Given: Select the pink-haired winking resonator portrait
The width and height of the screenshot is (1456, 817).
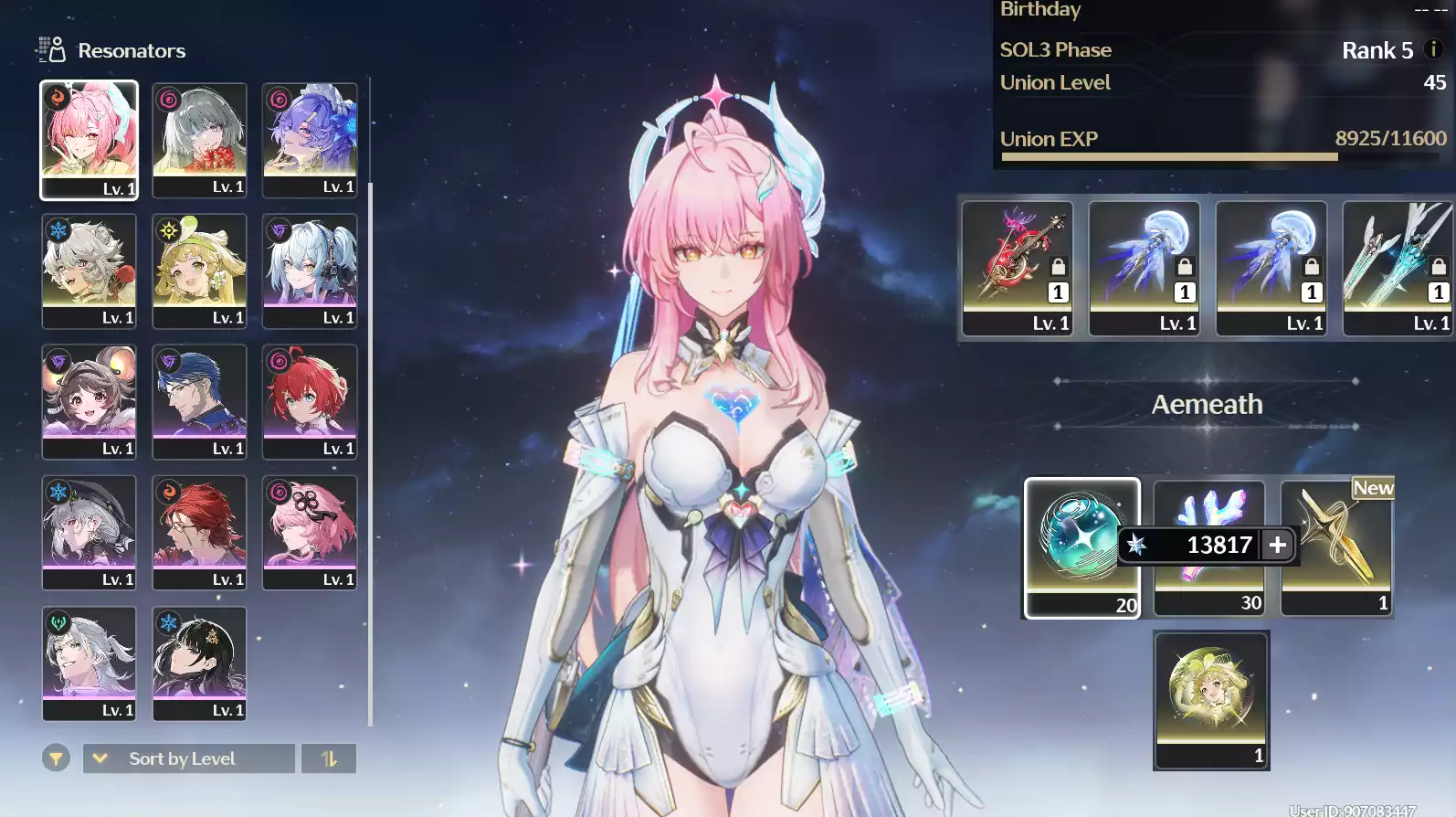Looking at the screenshot, I should point(89,139).
